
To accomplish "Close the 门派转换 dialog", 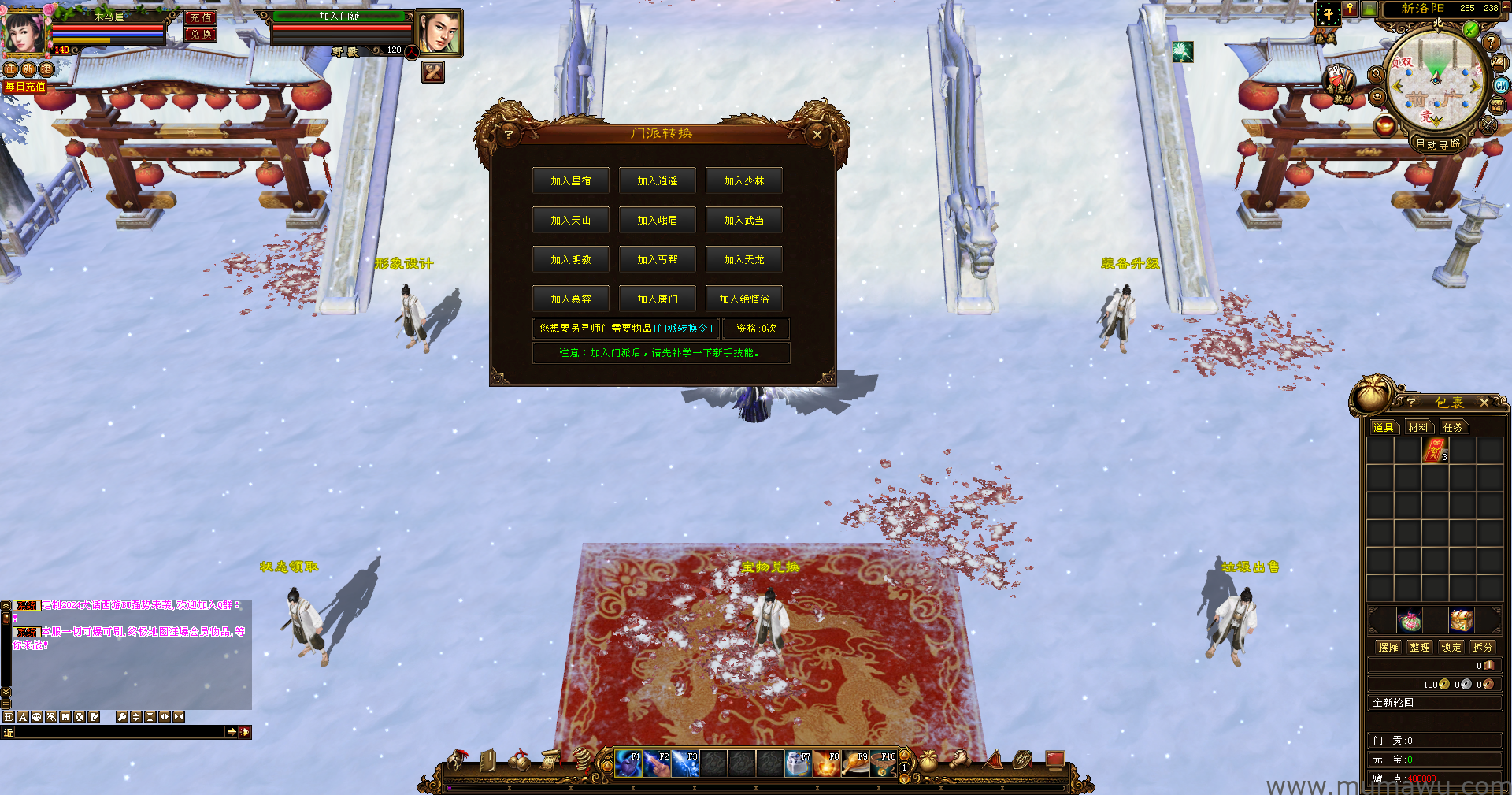I will click(817, 135).
